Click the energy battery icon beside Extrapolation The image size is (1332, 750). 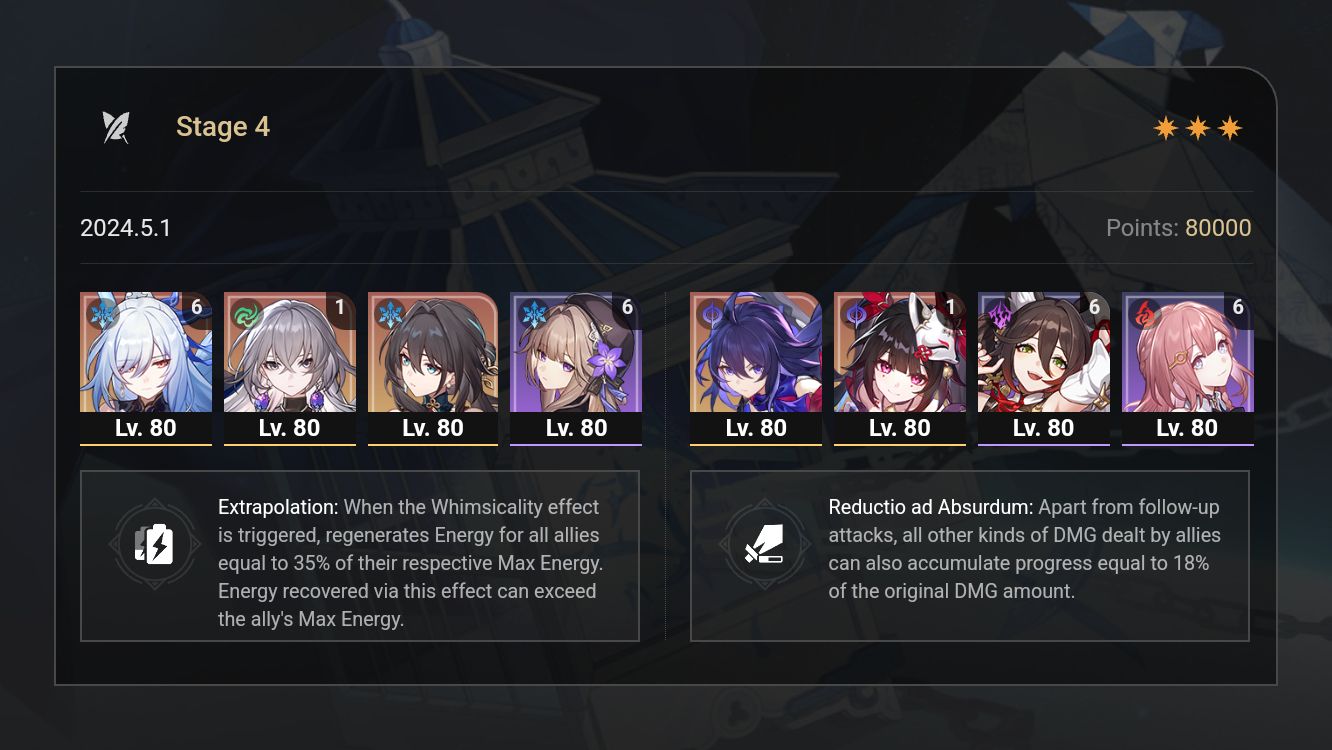click(x=154, y=544)
